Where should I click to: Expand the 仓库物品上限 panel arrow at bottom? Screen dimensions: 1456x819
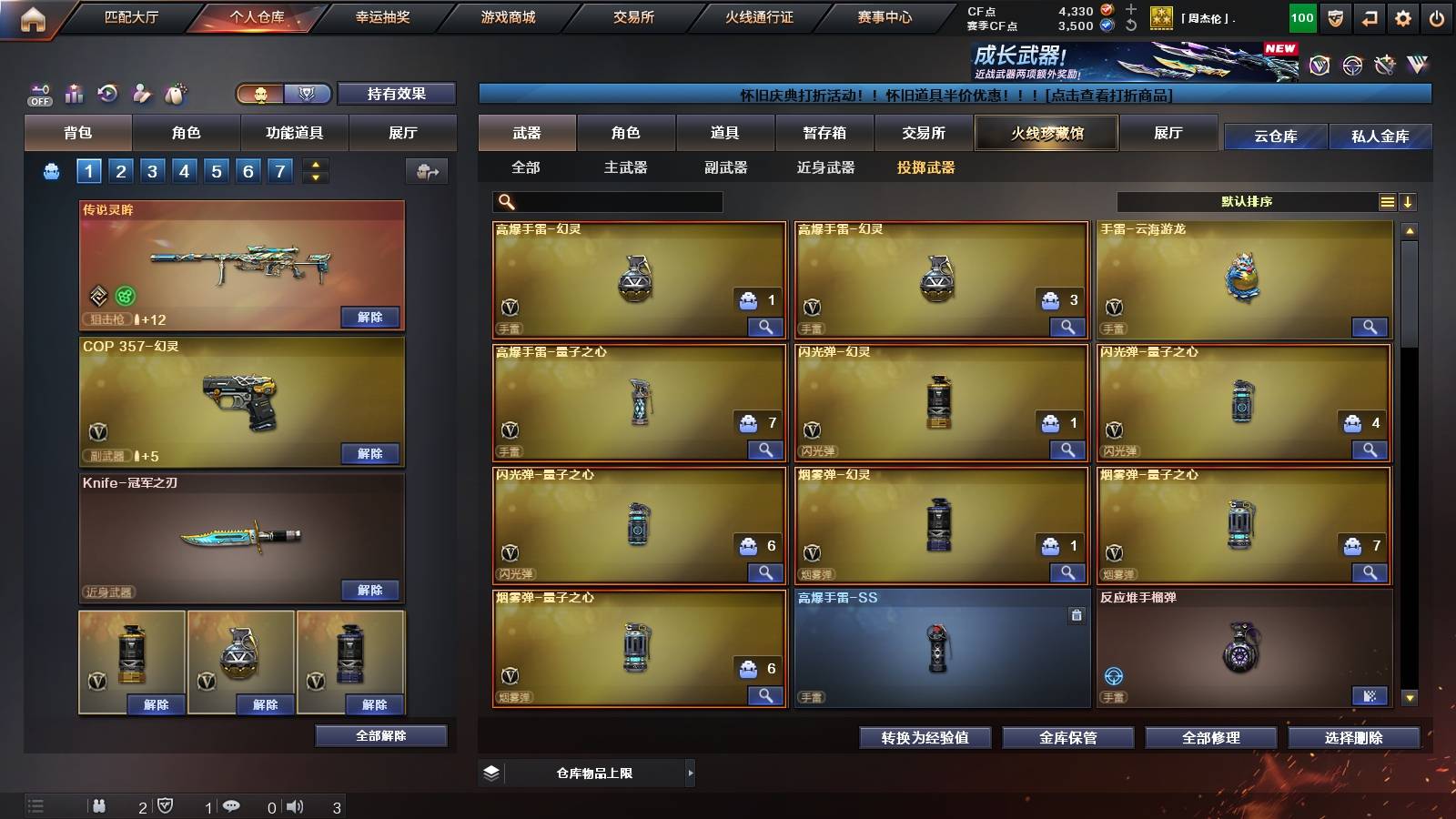point(692,773)
